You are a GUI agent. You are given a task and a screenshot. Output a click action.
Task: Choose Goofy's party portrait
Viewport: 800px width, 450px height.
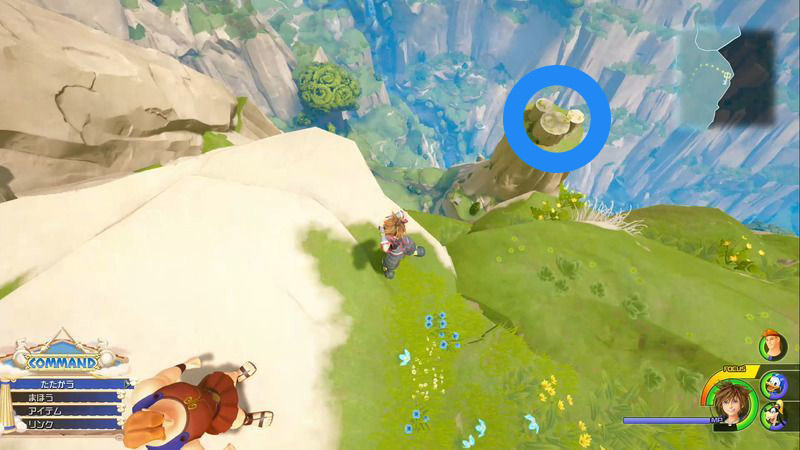click(x=773, y=414)
